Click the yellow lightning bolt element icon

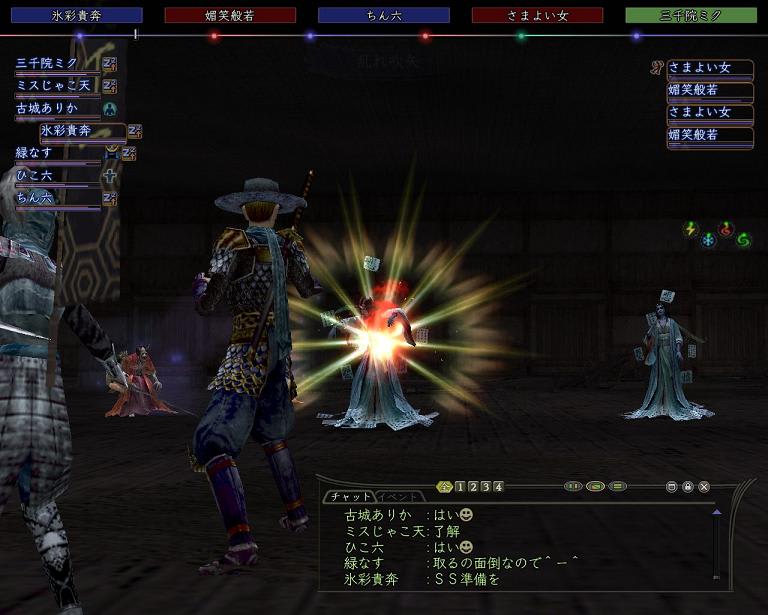coord(690,229)
